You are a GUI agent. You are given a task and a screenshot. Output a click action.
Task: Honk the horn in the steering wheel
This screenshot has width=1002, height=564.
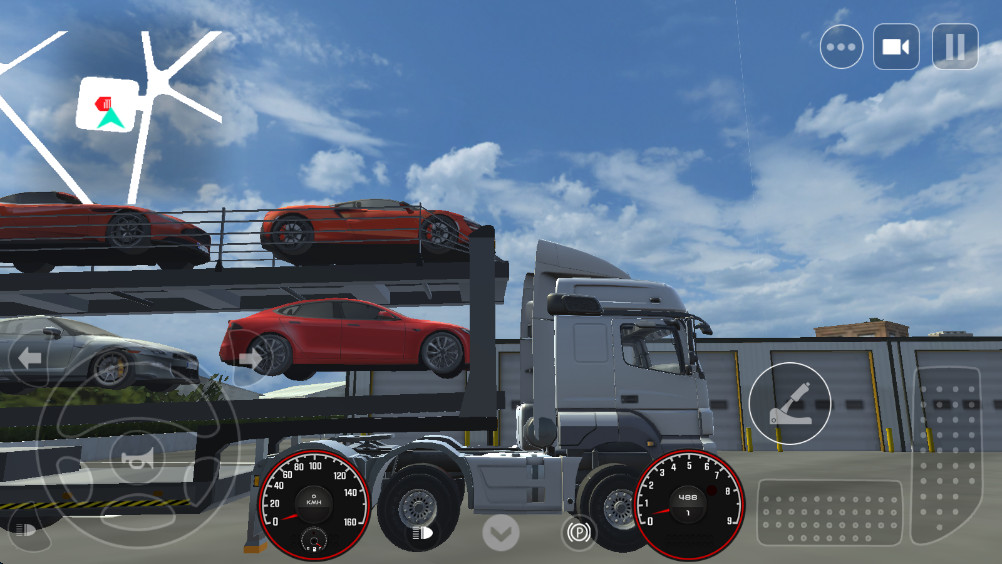[137, 460]
